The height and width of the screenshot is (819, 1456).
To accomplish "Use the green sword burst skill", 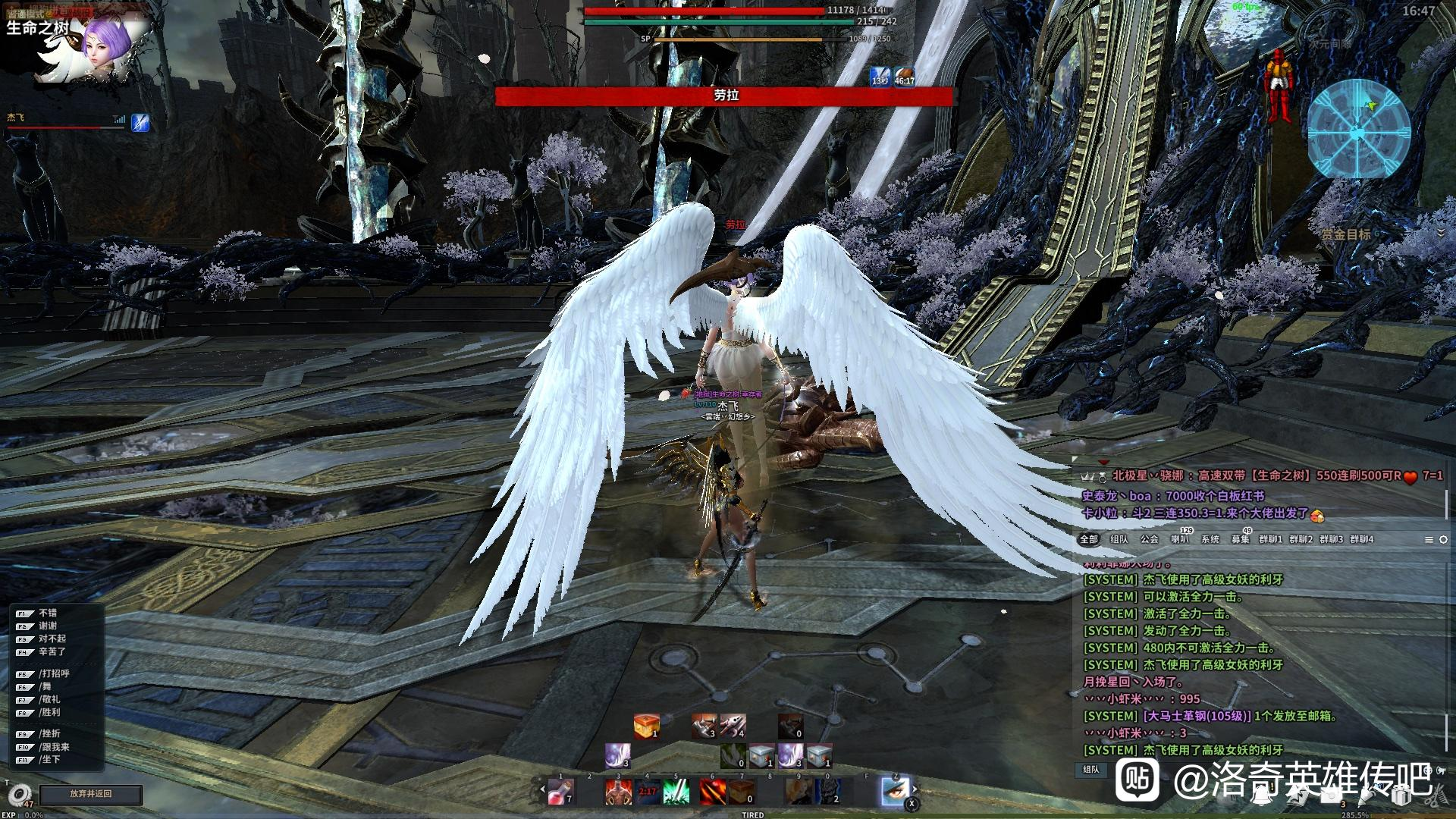I will click(x=676, y=792).
